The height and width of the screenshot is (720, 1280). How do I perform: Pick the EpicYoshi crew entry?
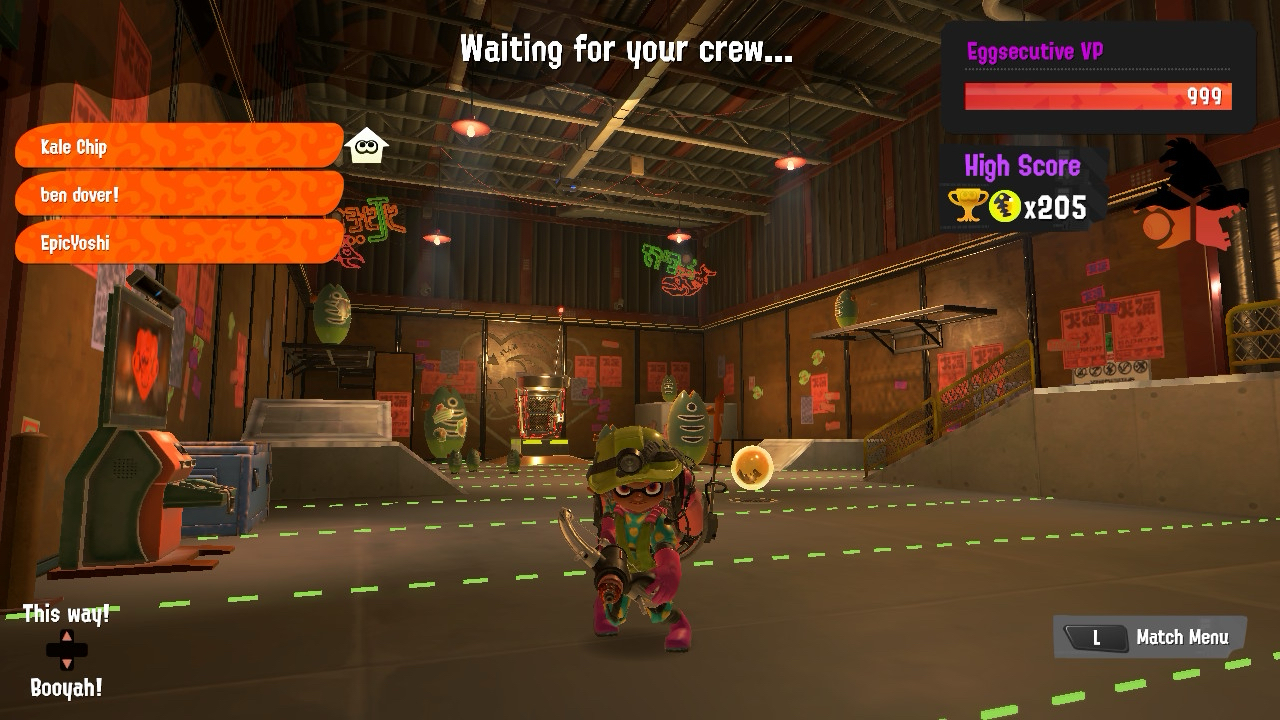(x=178, y=242)
